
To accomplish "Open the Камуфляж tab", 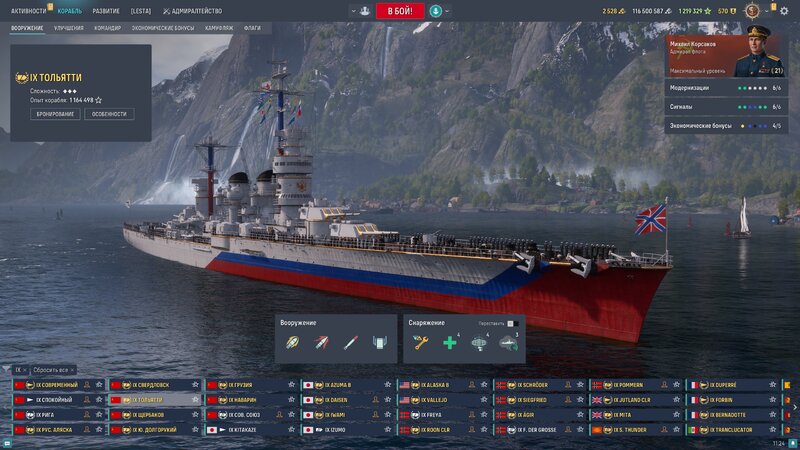I will 219,28.
